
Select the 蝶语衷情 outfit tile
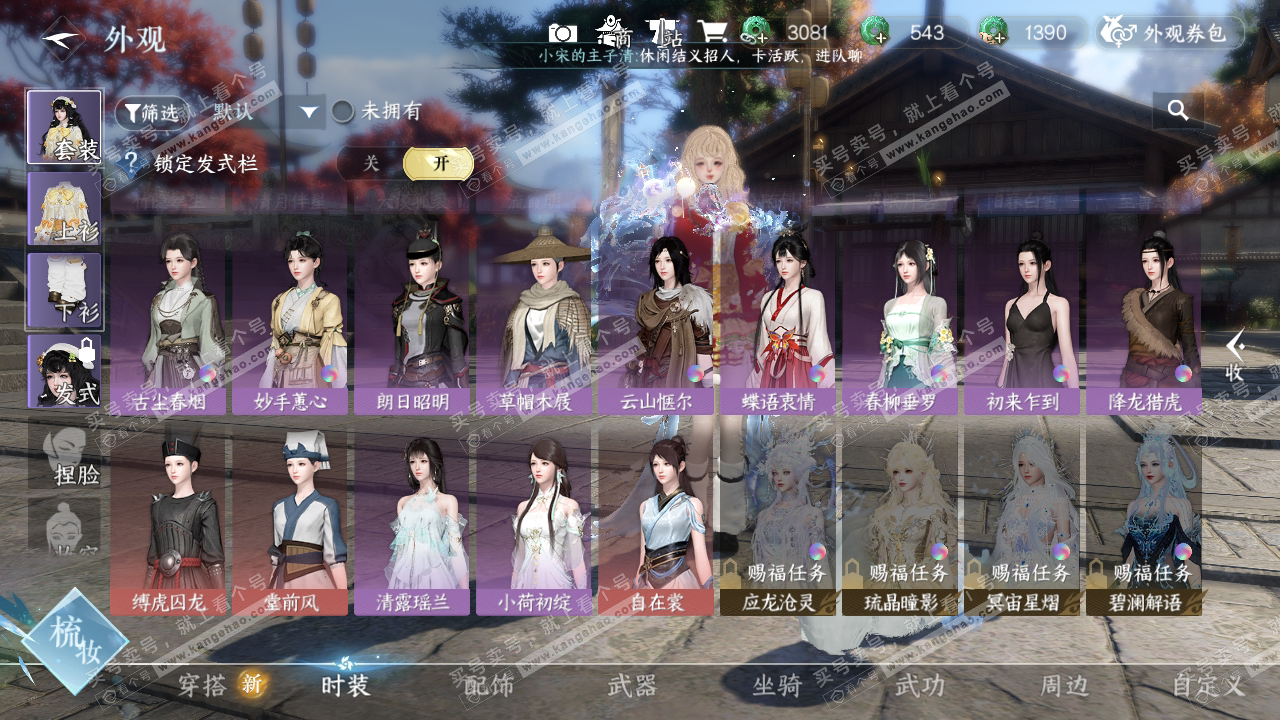tap(779, 320)
